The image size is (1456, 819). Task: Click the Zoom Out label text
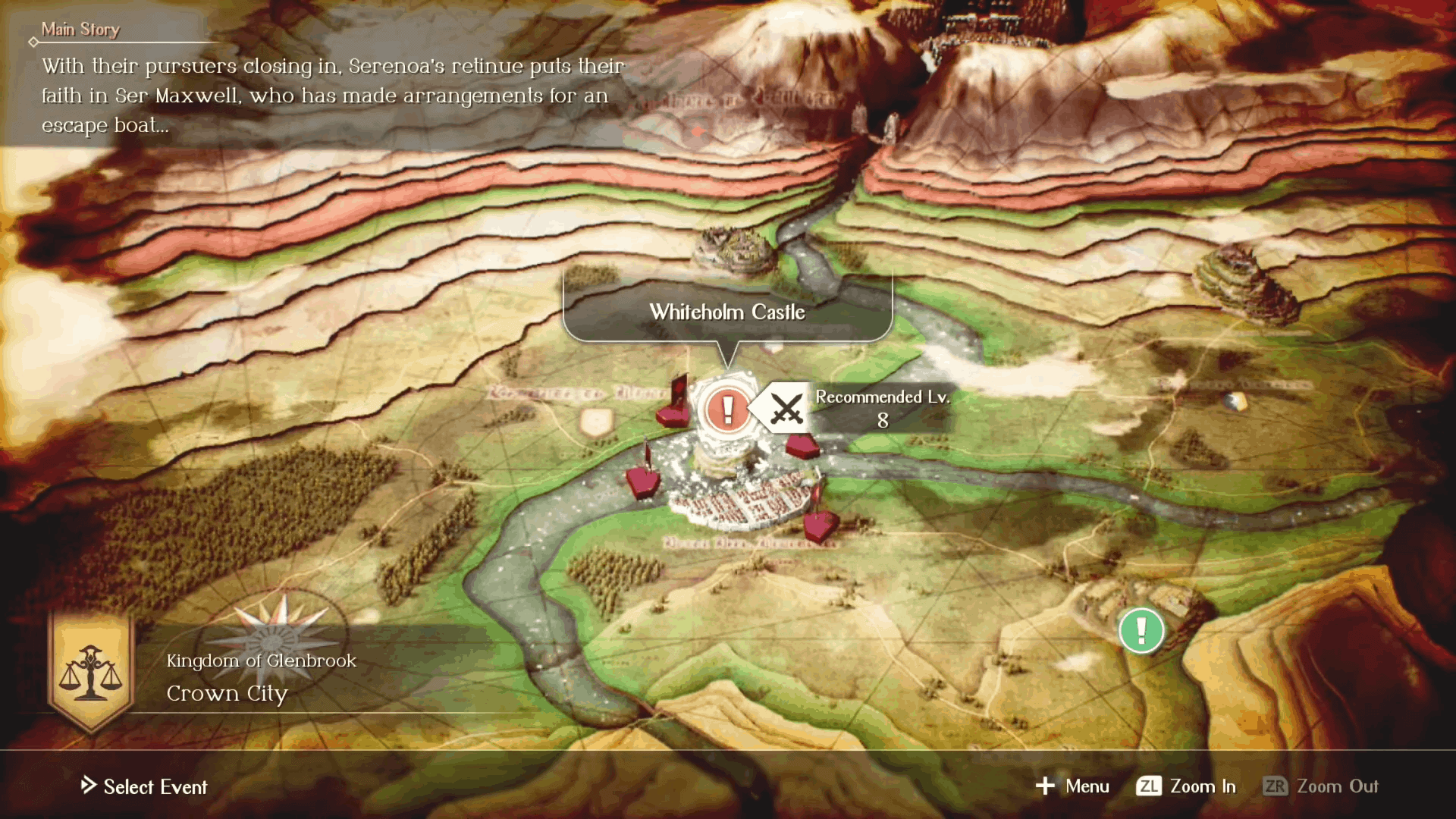1338,786
